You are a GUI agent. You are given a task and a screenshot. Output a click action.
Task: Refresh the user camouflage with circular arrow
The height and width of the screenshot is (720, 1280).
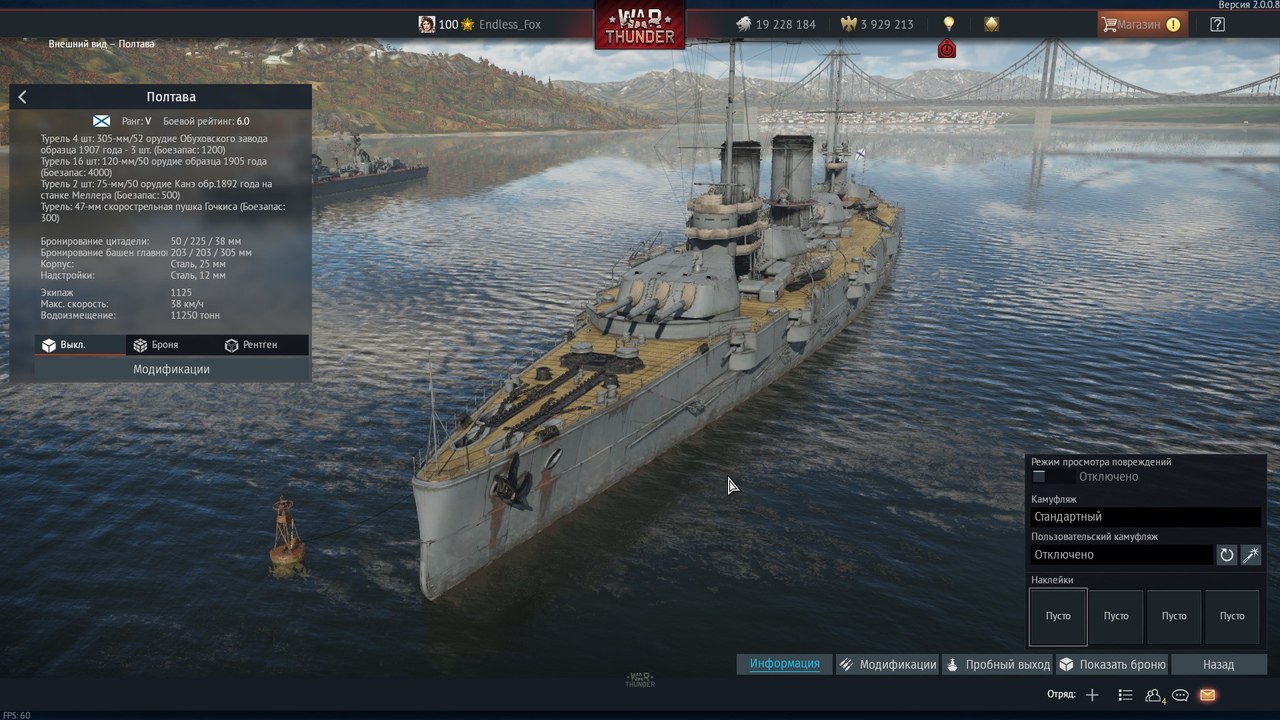pos(1227,555)
